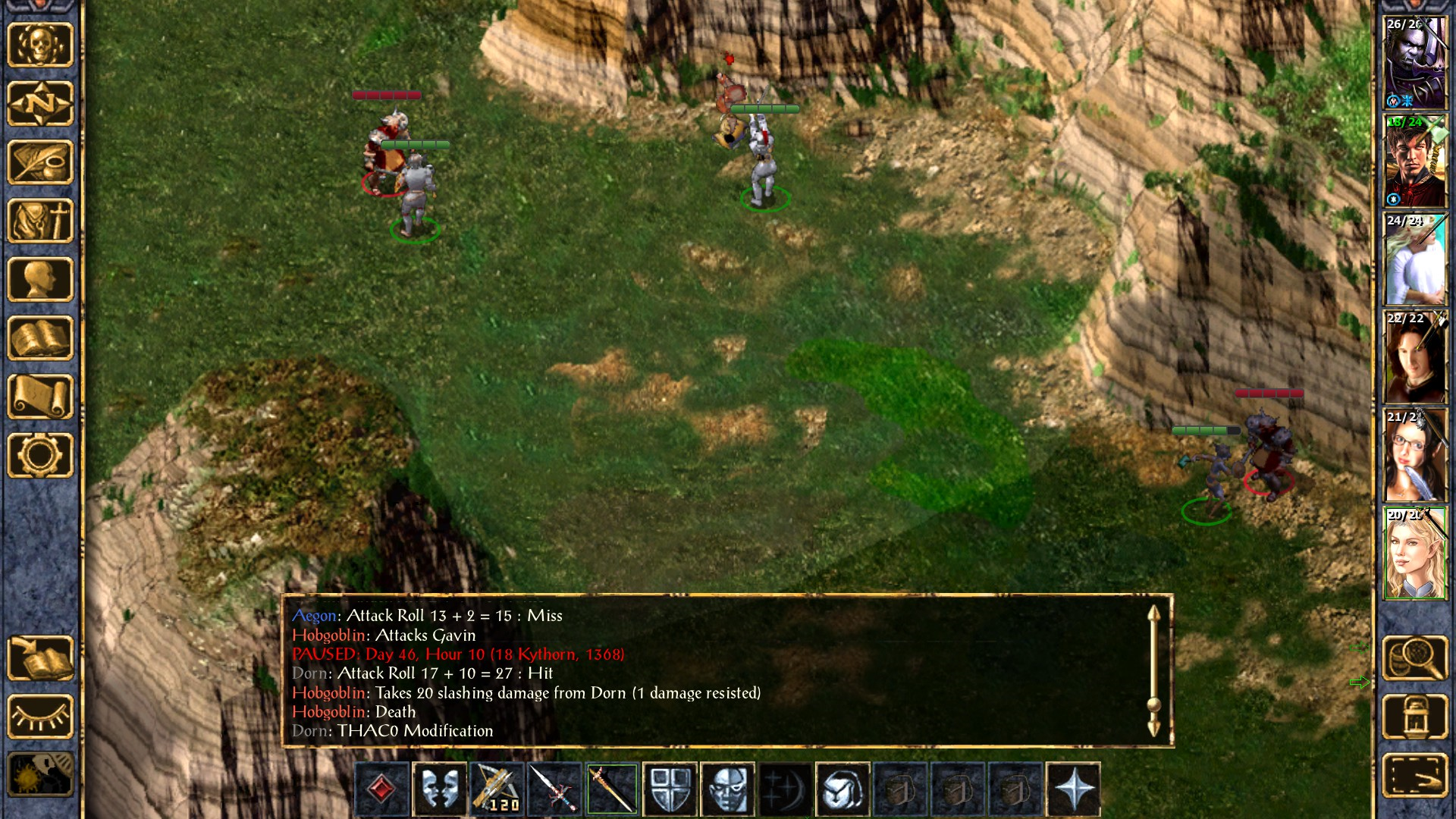Equip the crossbow with 120 bolts
Screen dimensions: 1456x819
(x=497, y=789)
